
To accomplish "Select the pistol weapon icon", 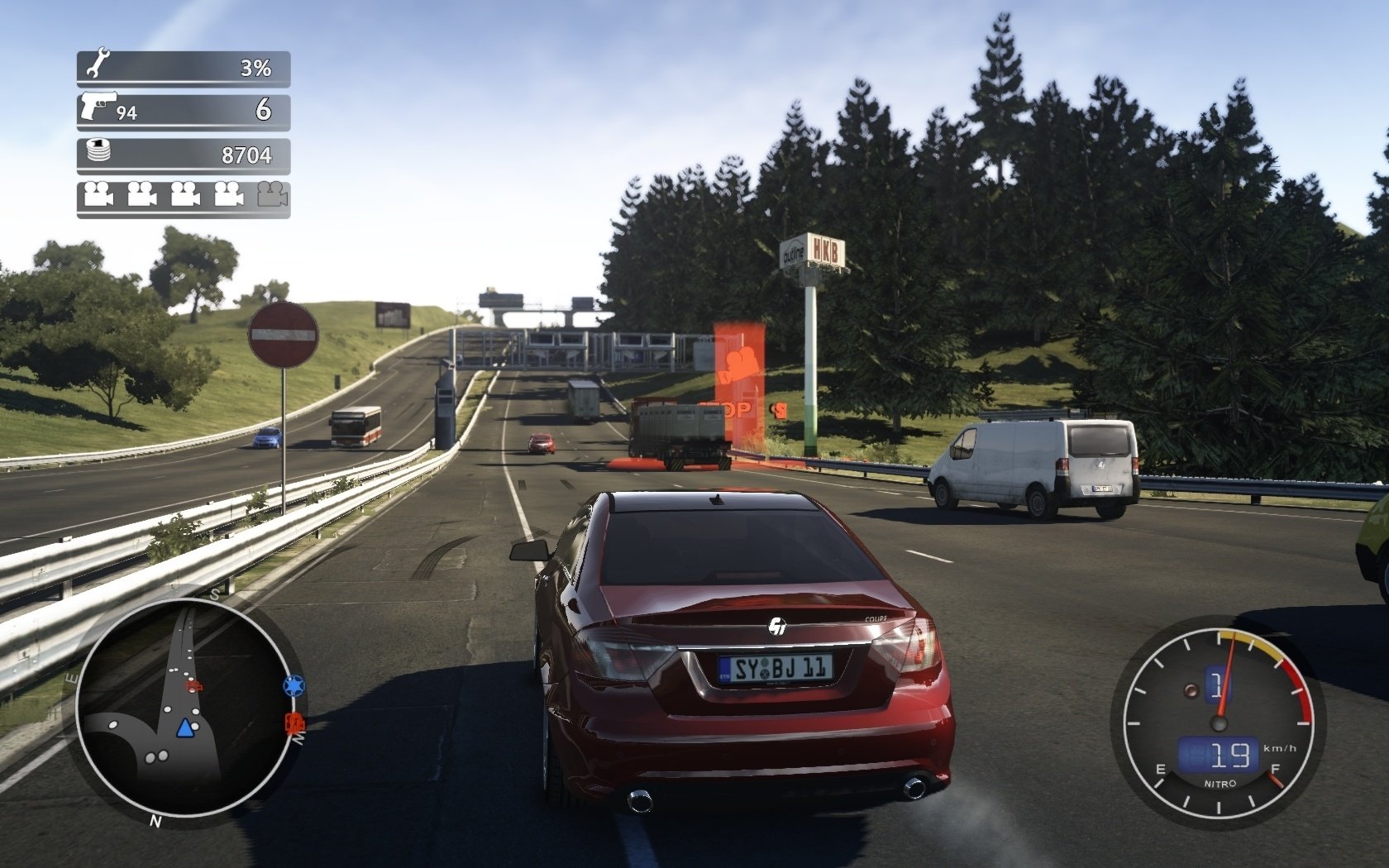I will tap(99, 107).
